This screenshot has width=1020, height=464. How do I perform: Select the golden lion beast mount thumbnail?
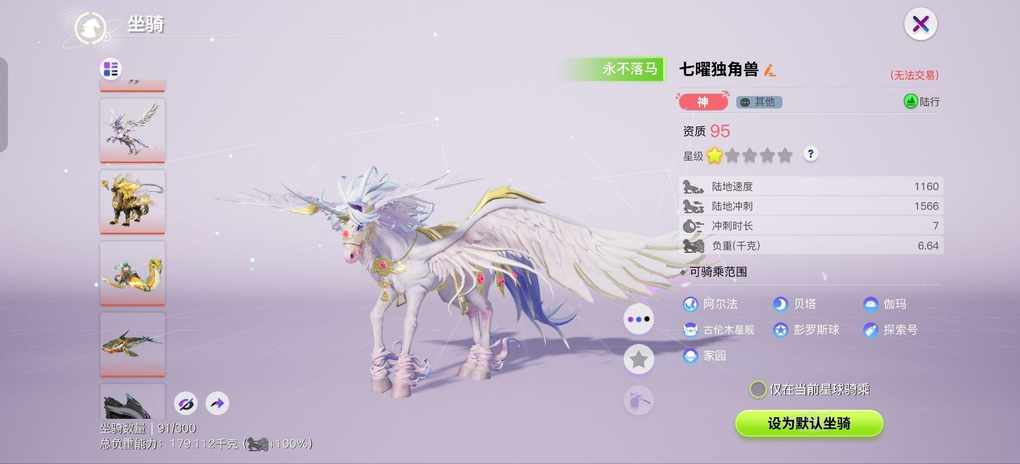pos(132,200)
